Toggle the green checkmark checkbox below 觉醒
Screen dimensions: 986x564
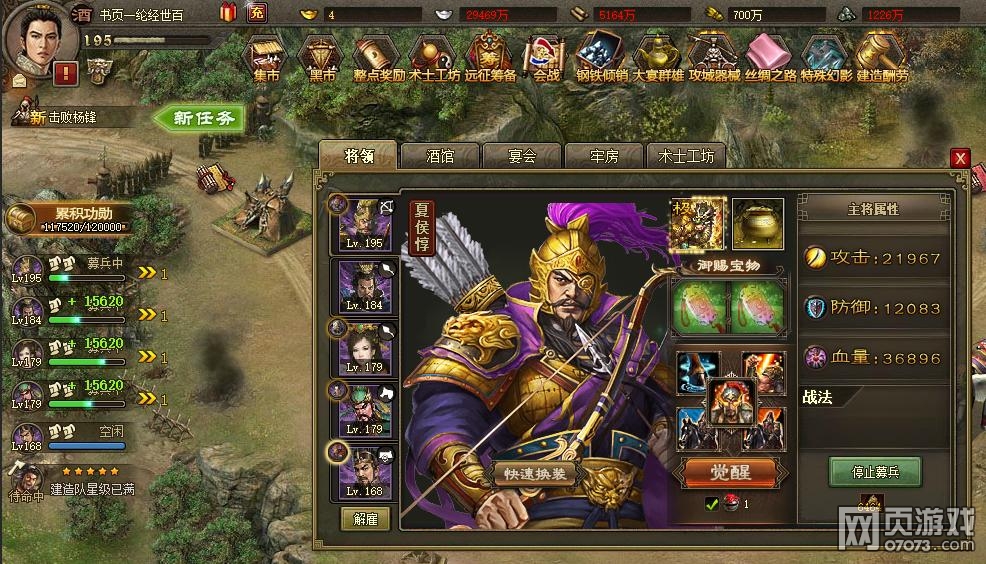tap(711, 504)
